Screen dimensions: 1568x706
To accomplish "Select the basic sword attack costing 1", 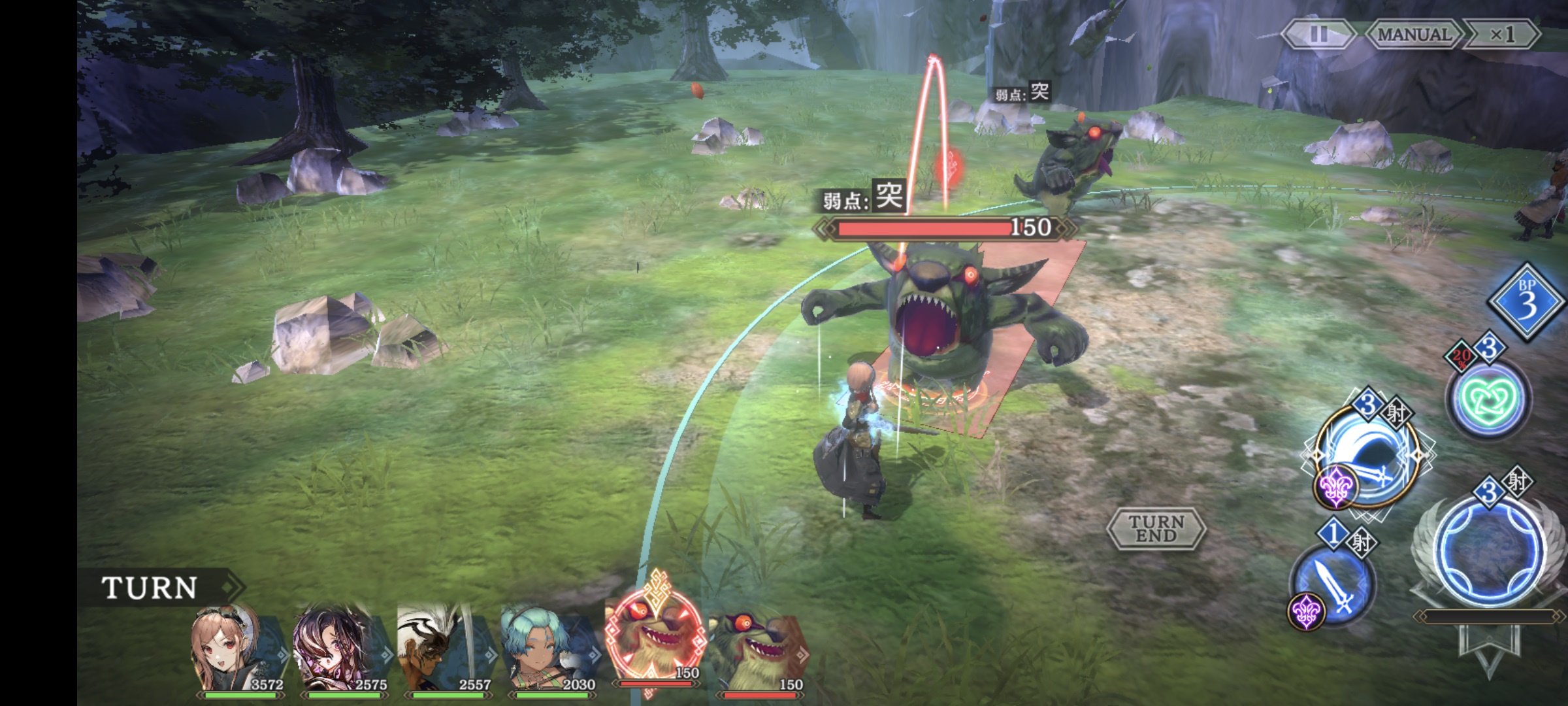I will pyautogui.click(x=1333, y=584).
